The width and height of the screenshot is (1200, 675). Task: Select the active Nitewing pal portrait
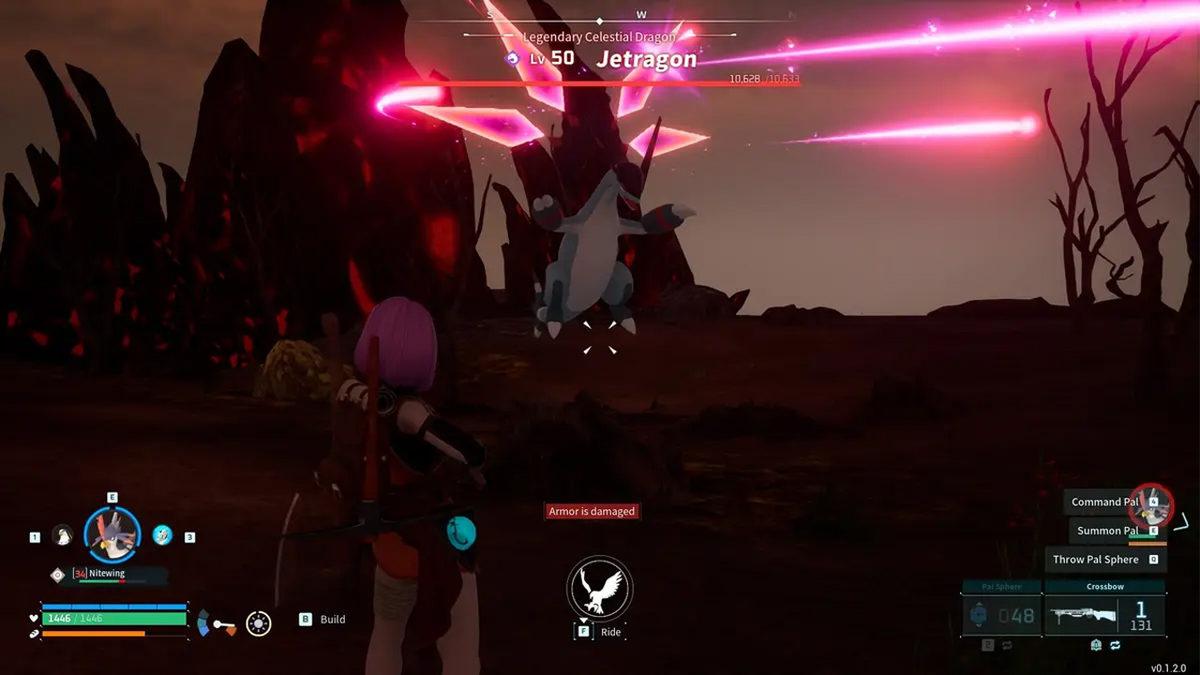(x=112, y=534)
